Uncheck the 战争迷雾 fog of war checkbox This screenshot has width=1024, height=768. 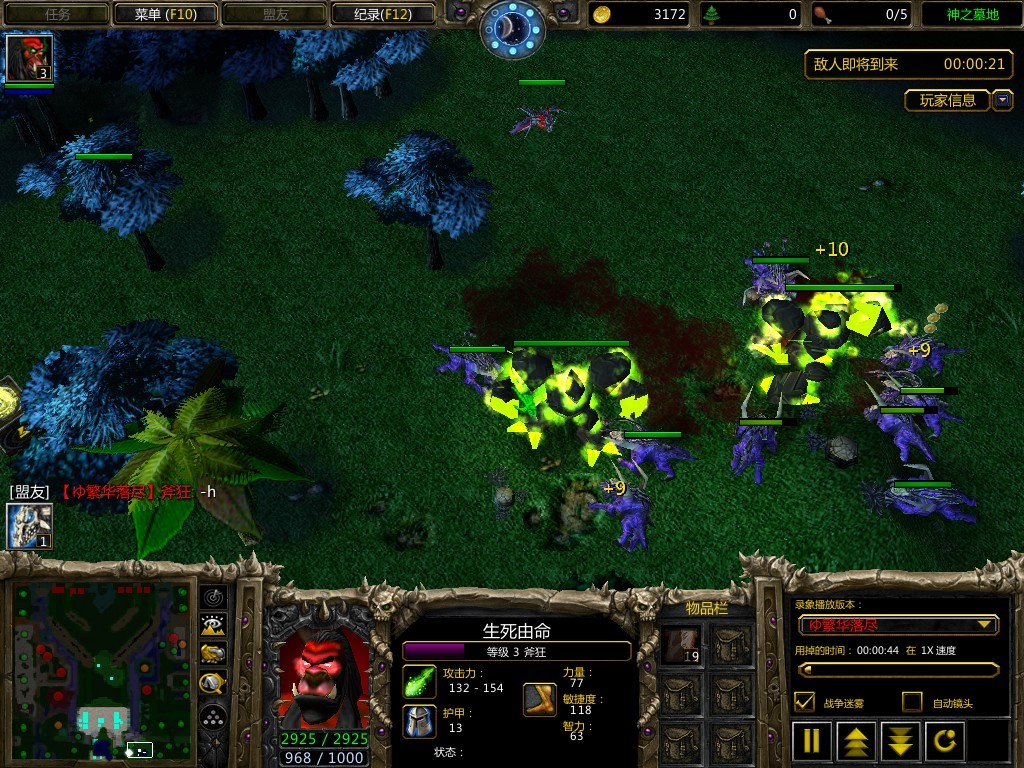tap(804, 702)
